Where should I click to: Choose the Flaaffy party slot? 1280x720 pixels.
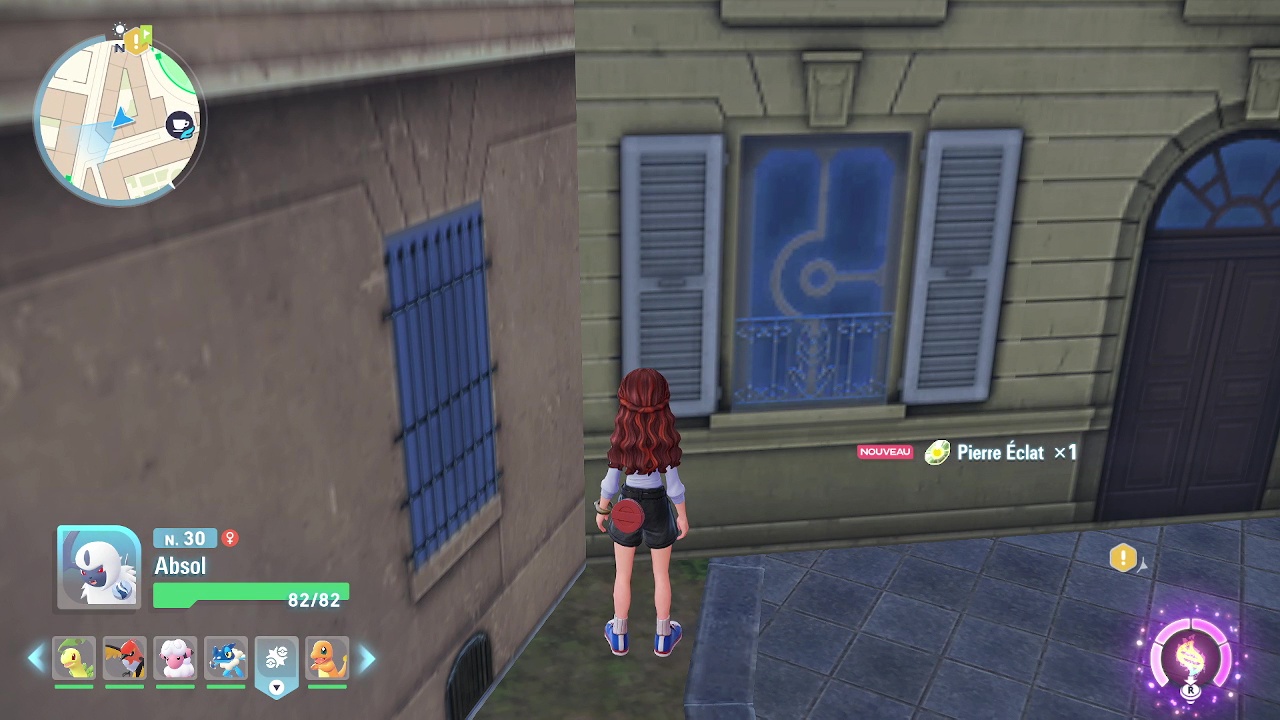click(x=175, y=658)
